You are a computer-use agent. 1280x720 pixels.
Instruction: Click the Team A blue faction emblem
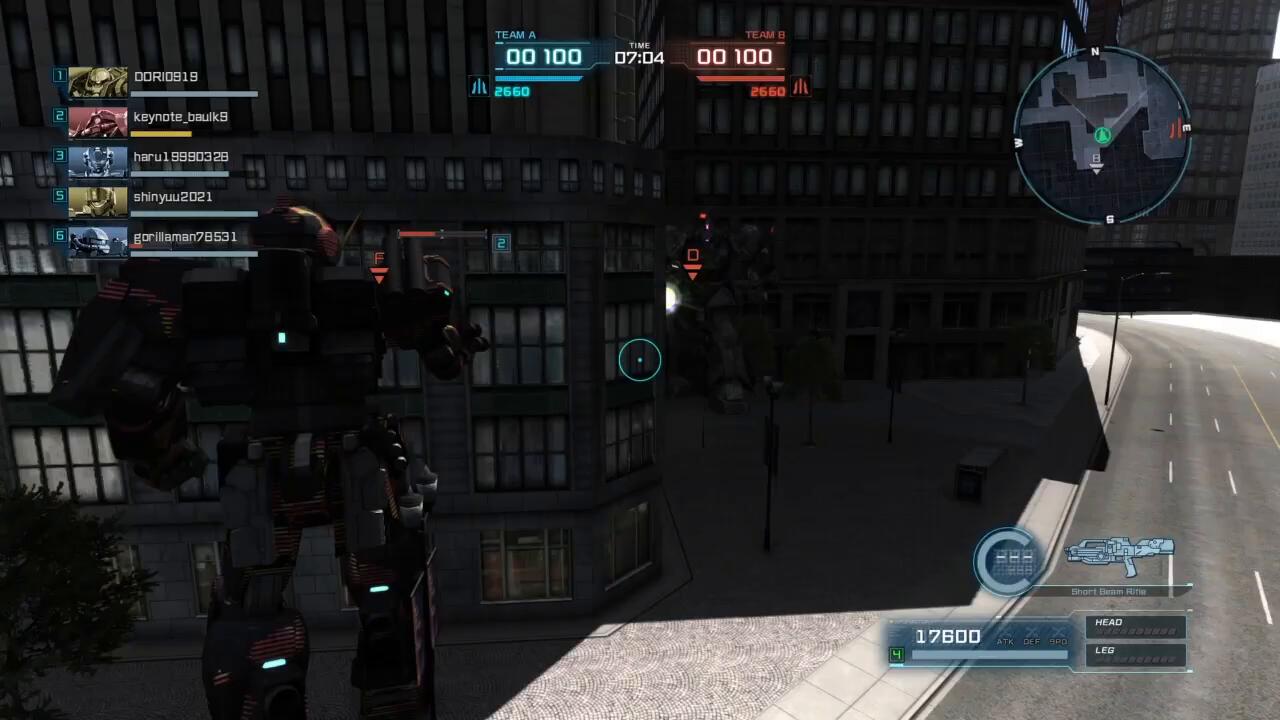[x=479, y=87]
